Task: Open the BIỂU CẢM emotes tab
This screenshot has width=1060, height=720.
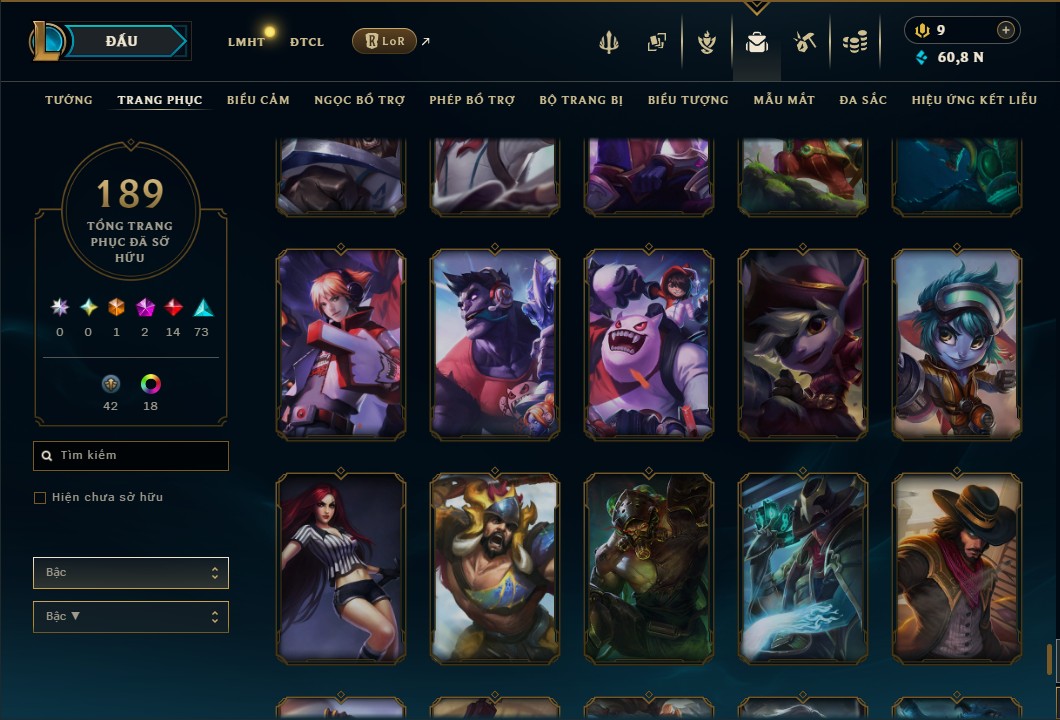Action: 258,100
